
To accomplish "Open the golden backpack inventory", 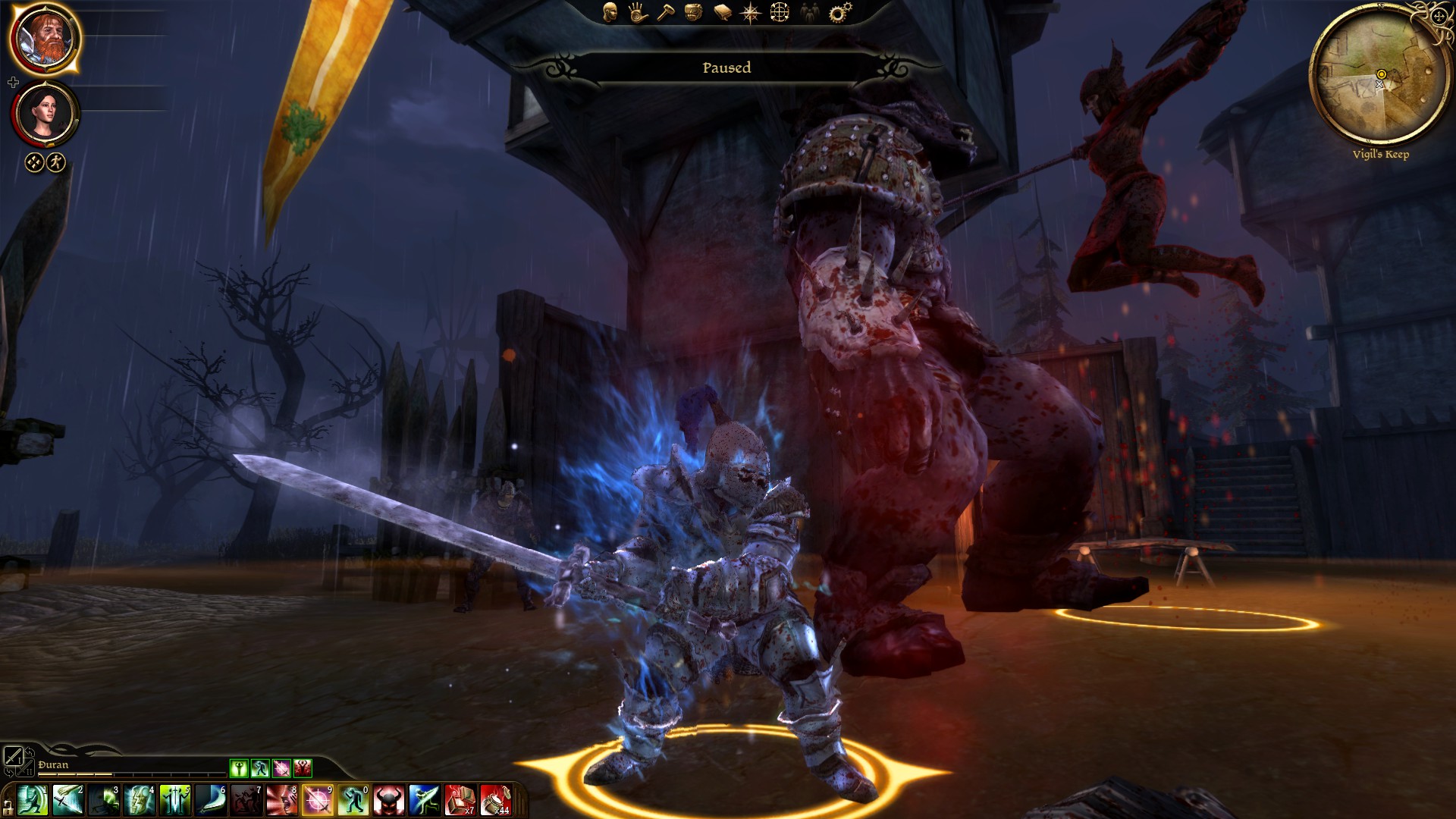I will pyautogui.click(x=693, y=12).
